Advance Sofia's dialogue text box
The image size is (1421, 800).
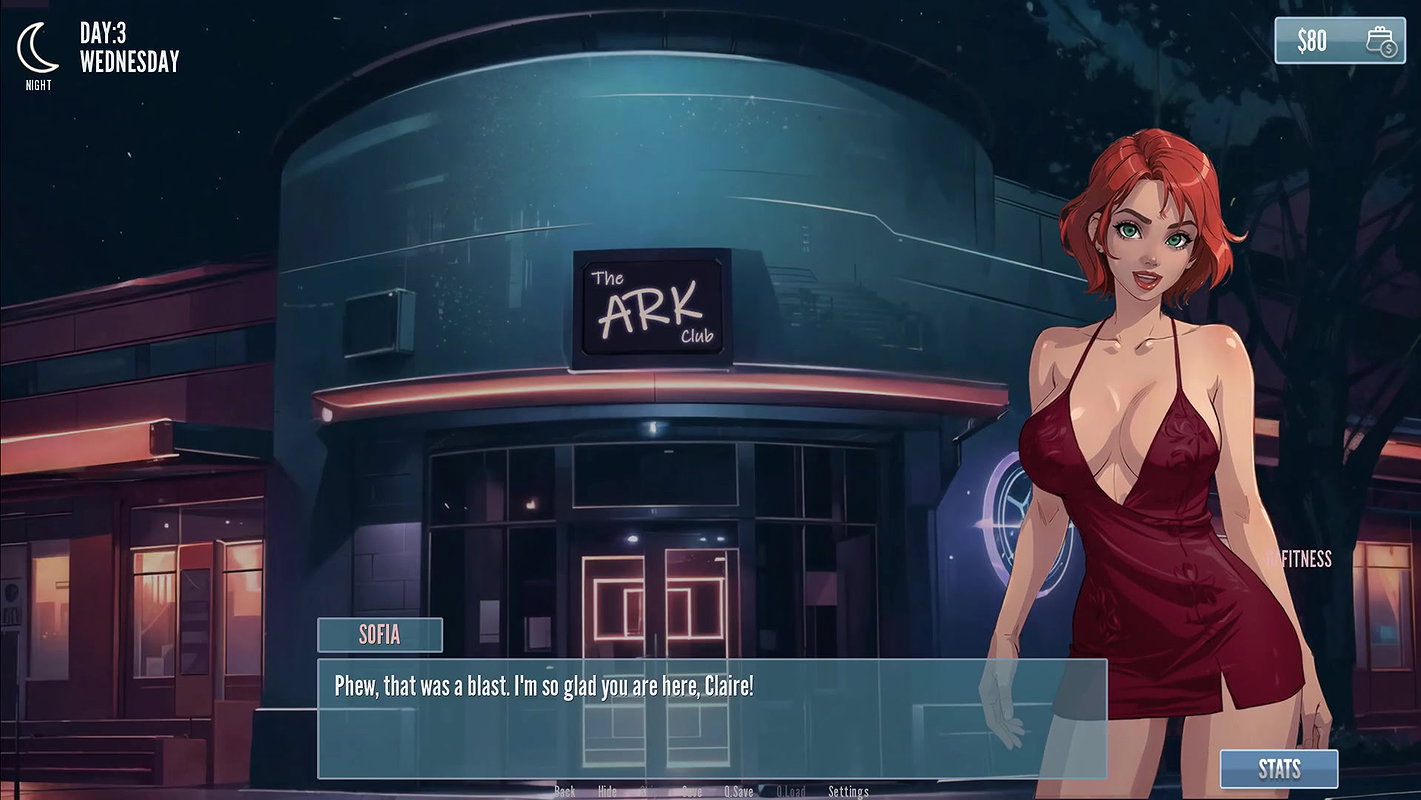tap(711, 717)
